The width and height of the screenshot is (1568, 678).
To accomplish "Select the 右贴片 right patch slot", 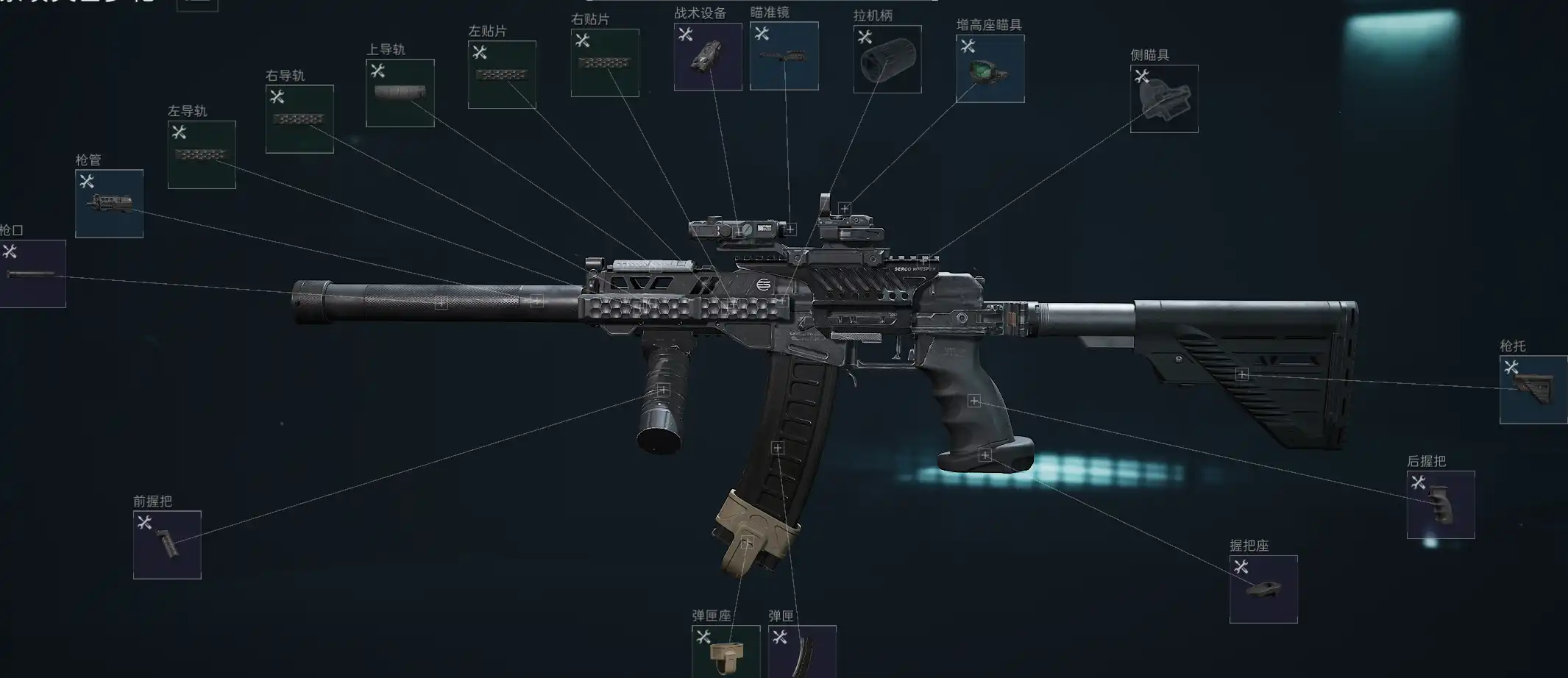I will (x=605, y=63).
